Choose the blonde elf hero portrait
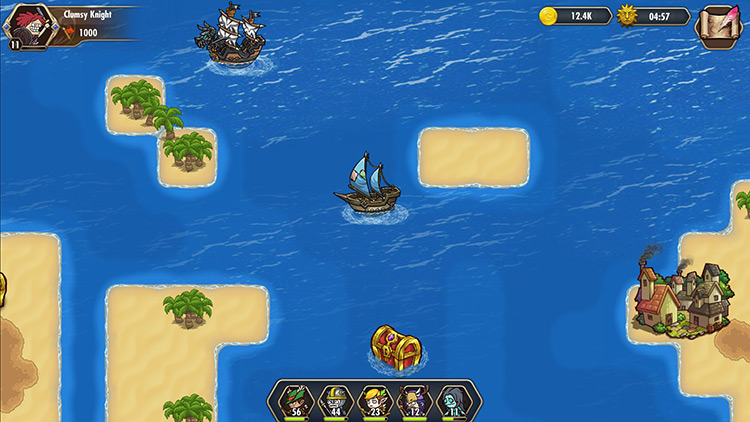The height and width of the screenshot is (422, 750). [x=375, y=400]
